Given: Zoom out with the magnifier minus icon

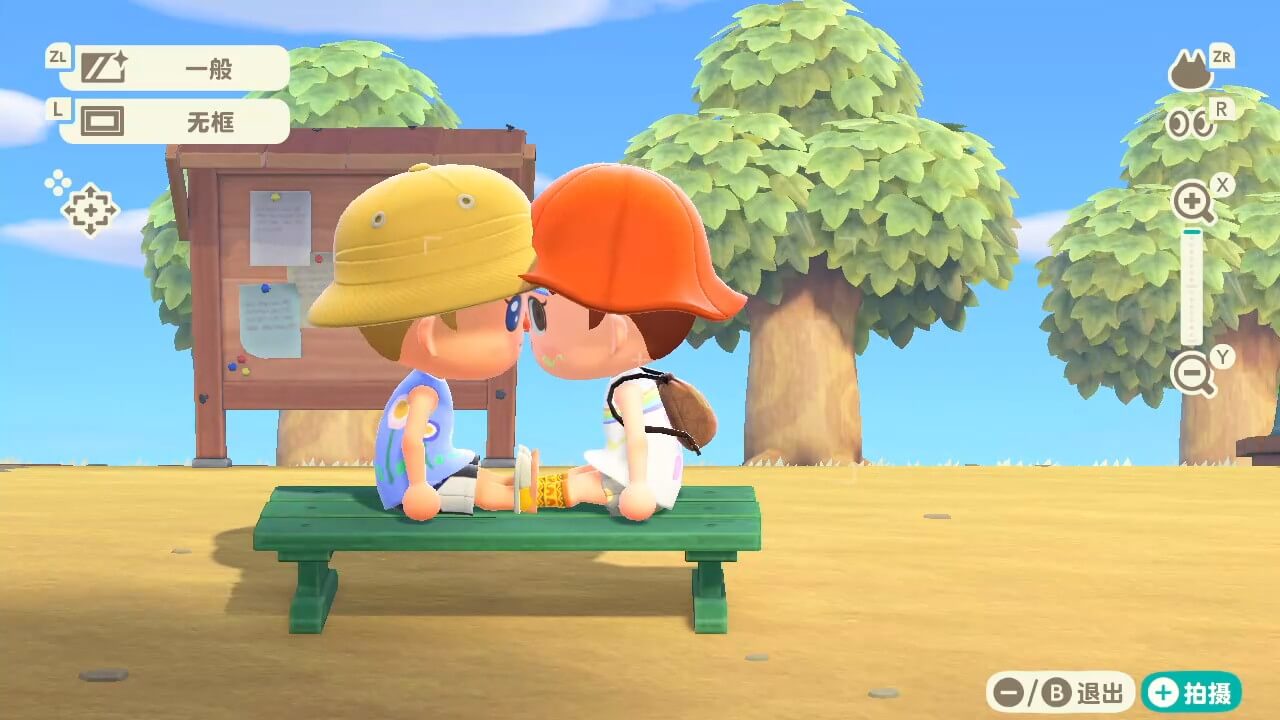Looking at the screenshot, I should 1193,374.
